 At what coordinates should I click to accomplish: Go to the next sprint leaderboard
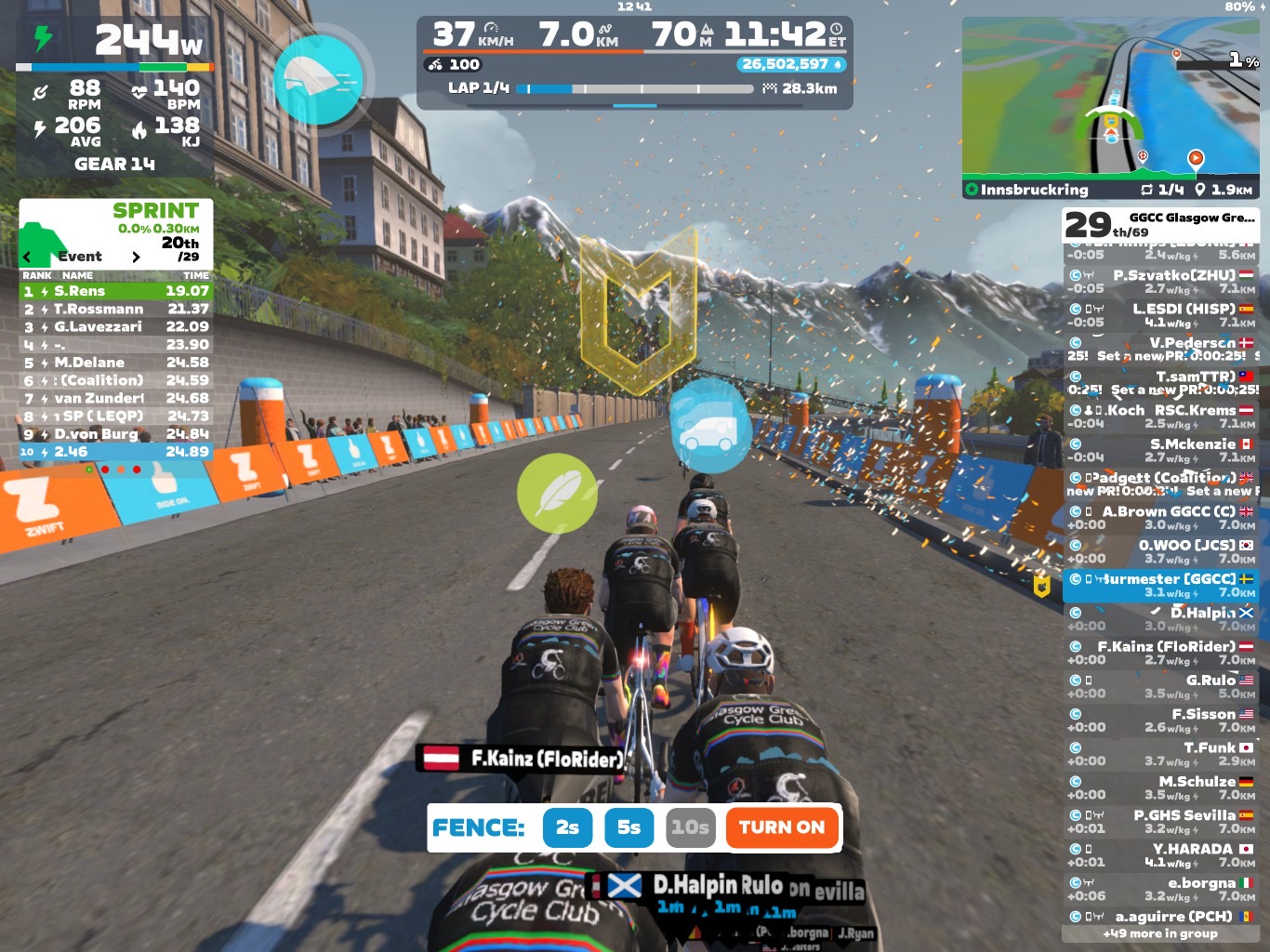tap(136, 257)
